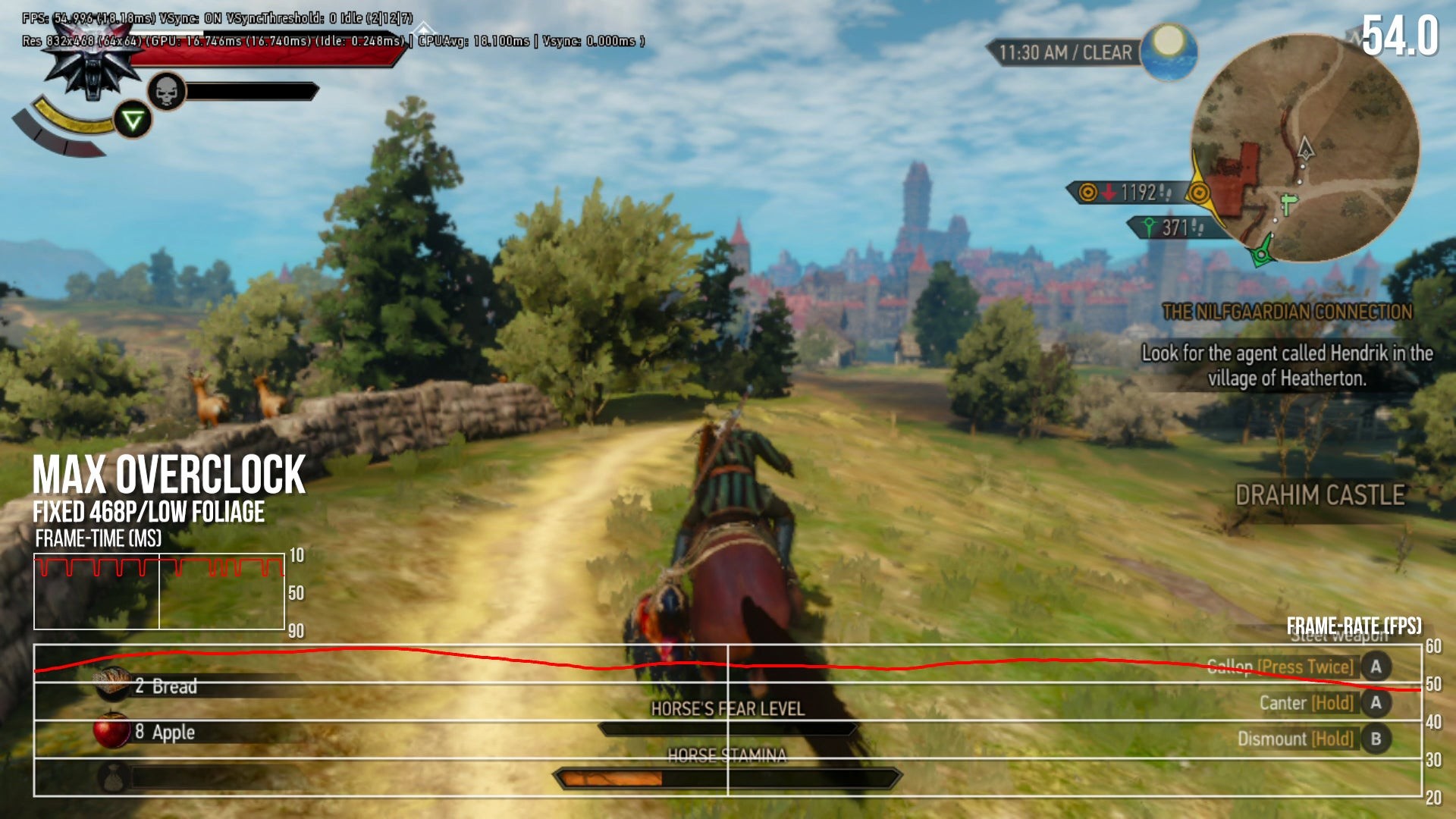Open The Nilfgaardian Connection quest tracker
The height and width of the screenshot is (819, 1456).
point(1287,312)
